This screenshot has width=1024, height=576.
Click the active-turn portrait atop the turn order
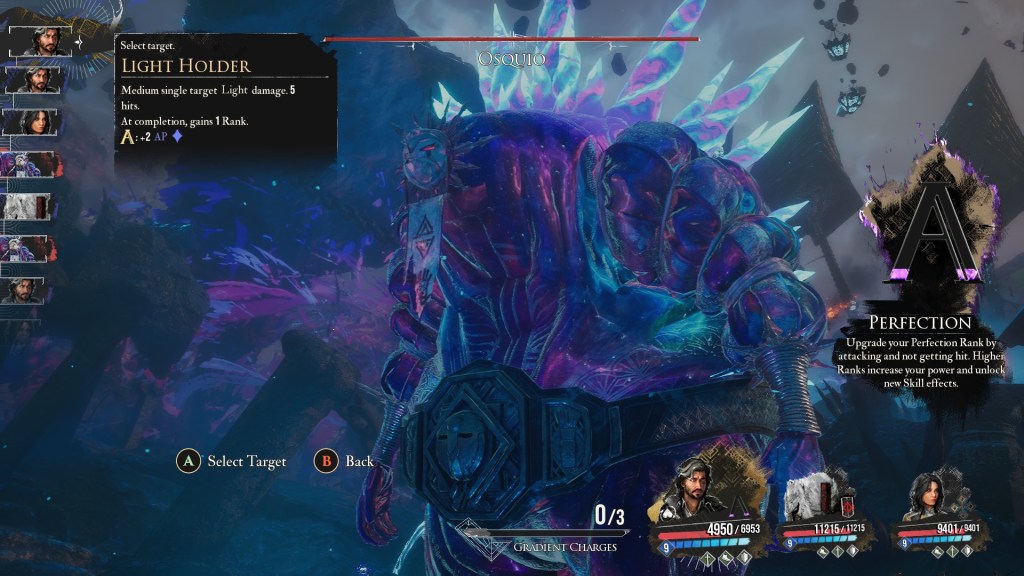[x=38, y=41]
